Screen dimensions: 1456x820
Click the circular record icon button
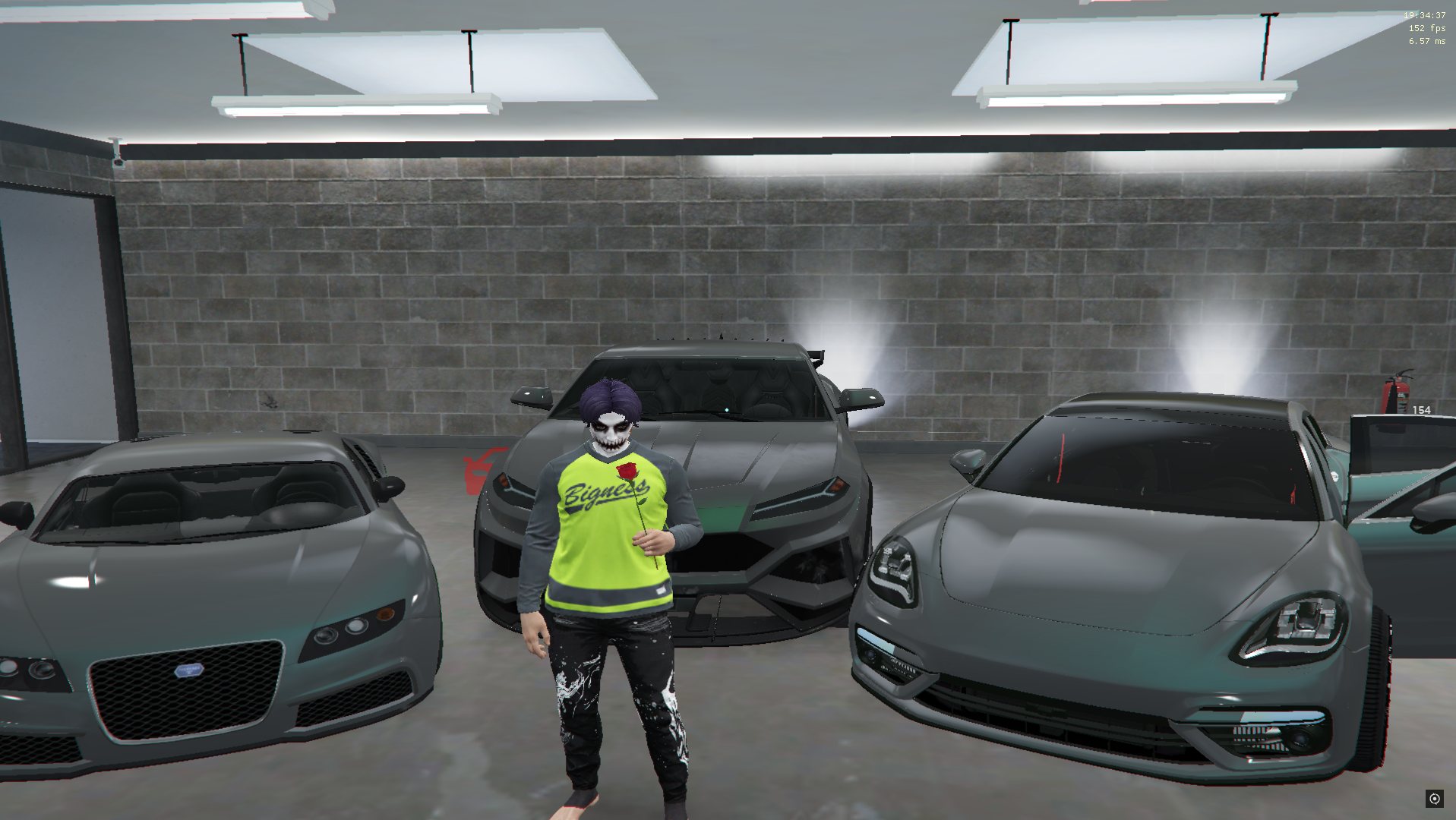[1434, 798]
